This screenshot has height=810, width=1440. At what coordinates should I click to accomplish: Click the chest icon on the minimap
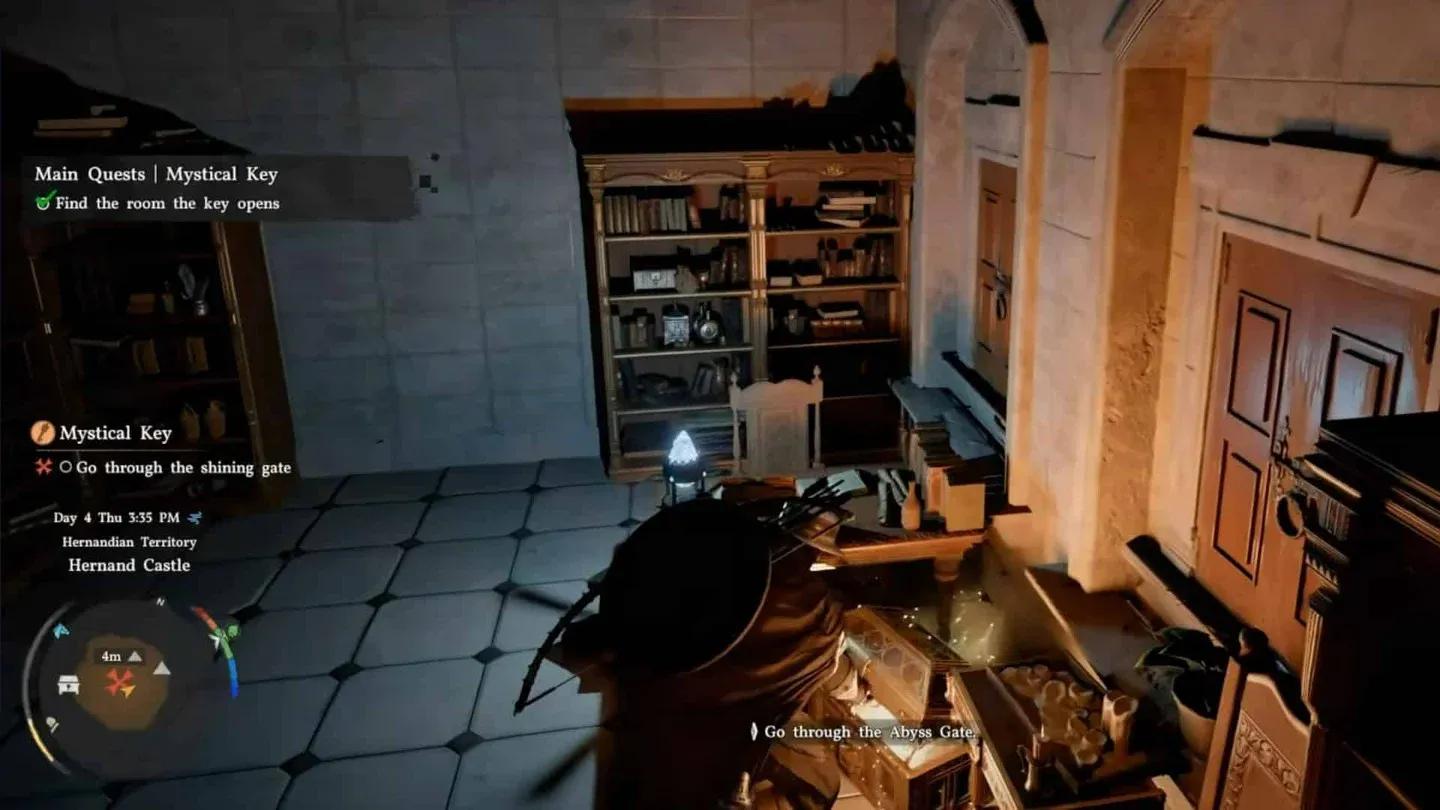[x=67, y=684]
